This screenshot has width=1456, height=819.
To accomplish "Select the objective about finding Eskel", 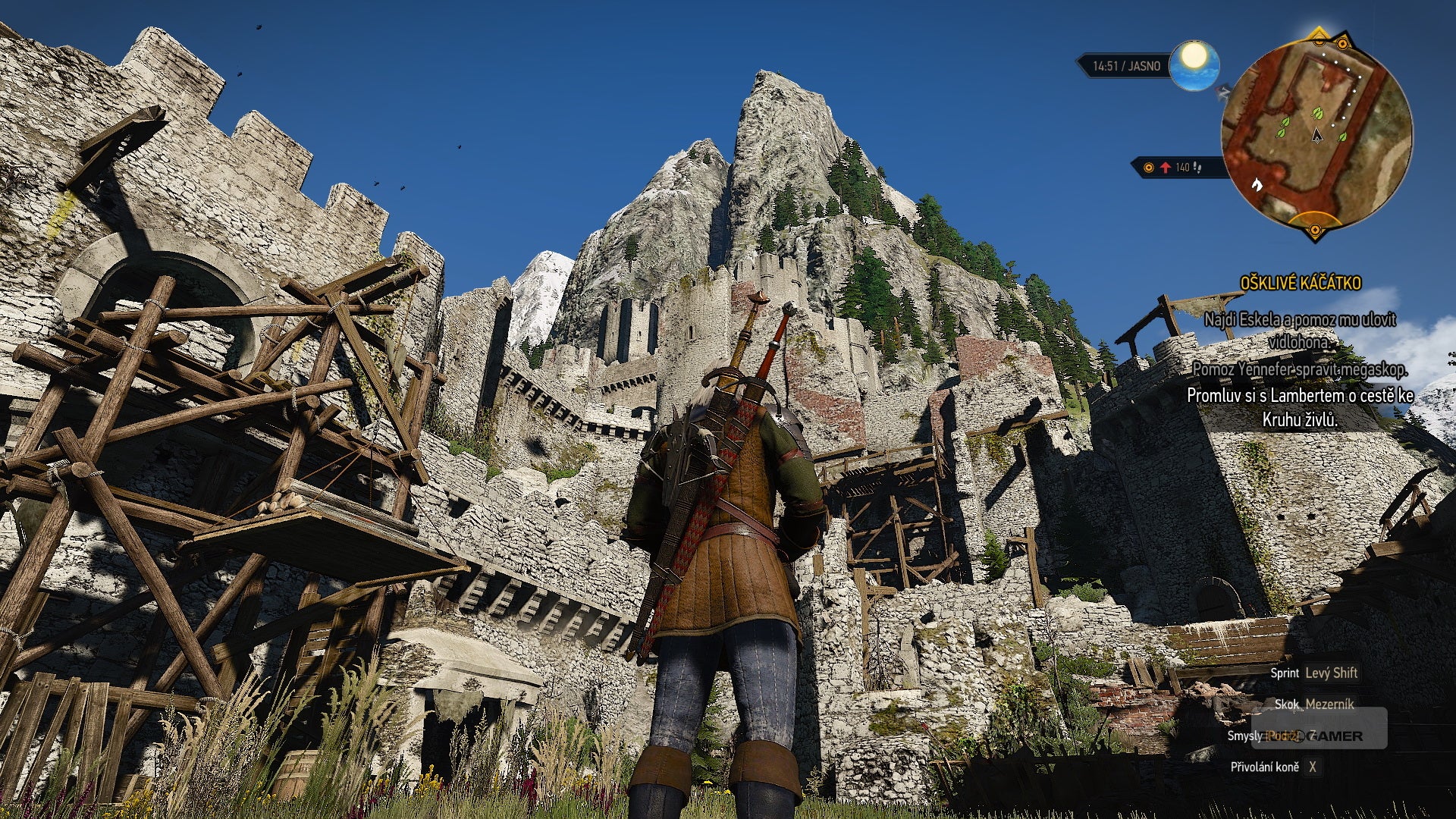I will 1300,331.
